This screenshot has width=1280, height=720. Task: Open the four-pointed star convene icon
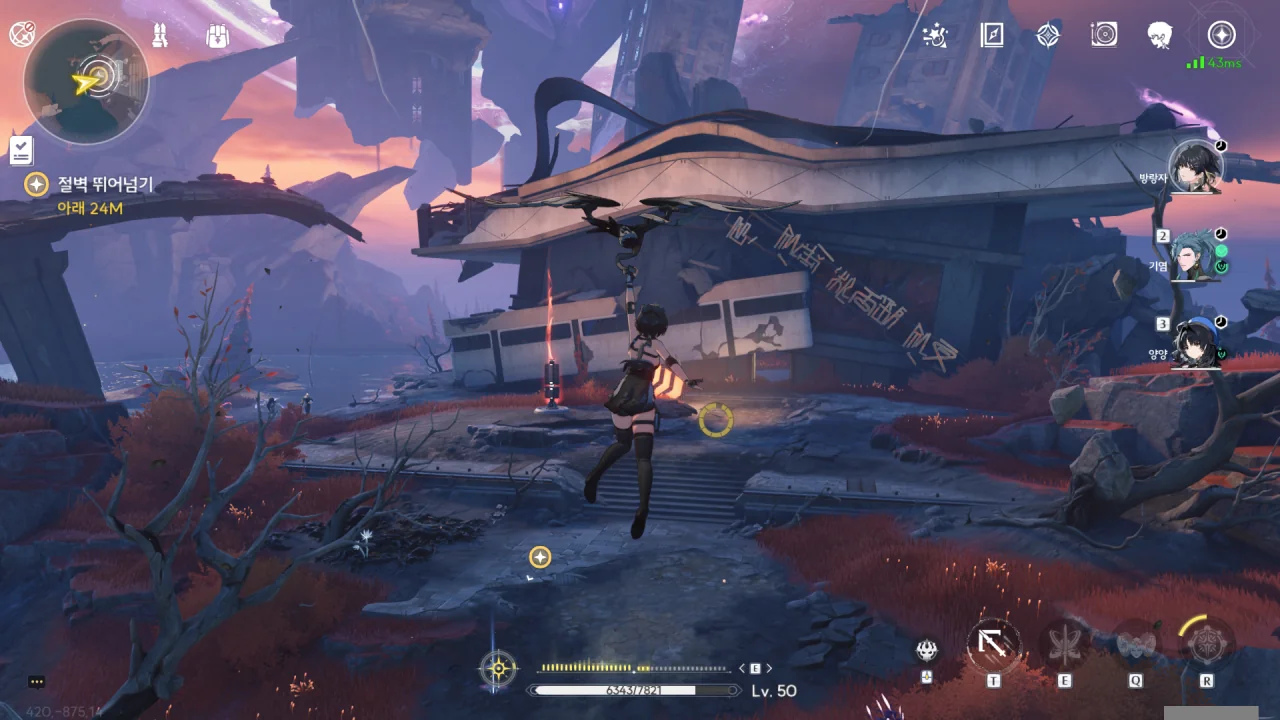tap(1047, 36)
